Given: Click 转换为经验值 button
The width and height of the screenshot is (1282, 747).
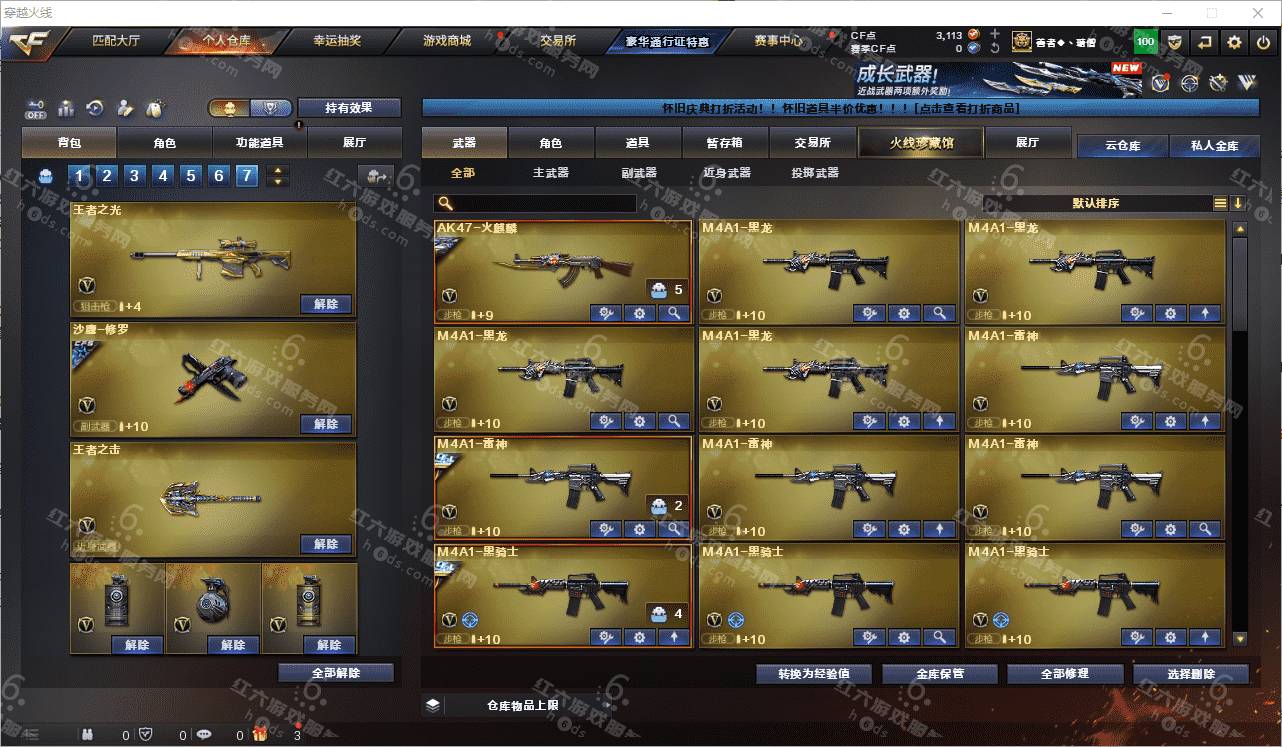Looking at the screenshot, I should tap(814, 674).
